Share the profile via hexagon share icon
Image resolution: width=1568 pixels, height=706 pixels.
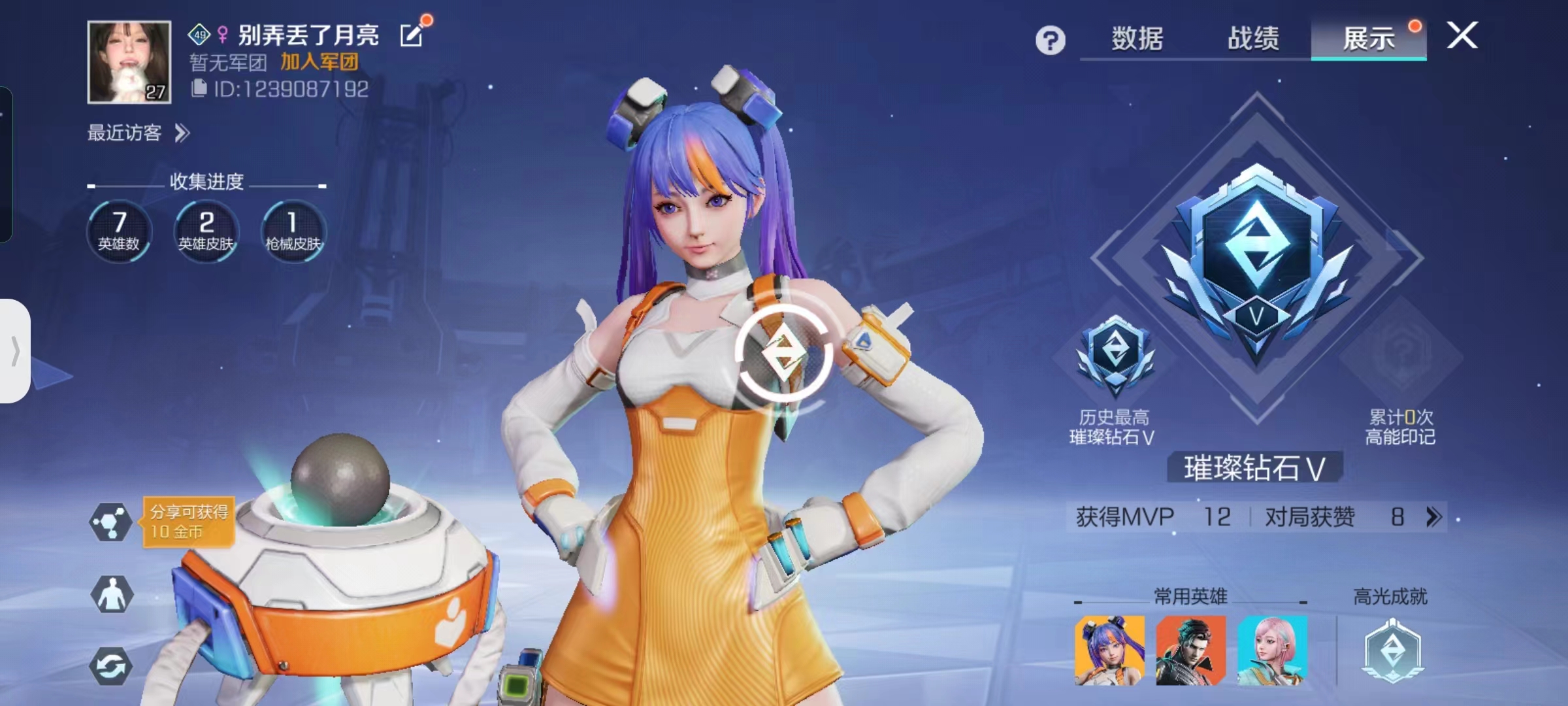click(111, 522)
